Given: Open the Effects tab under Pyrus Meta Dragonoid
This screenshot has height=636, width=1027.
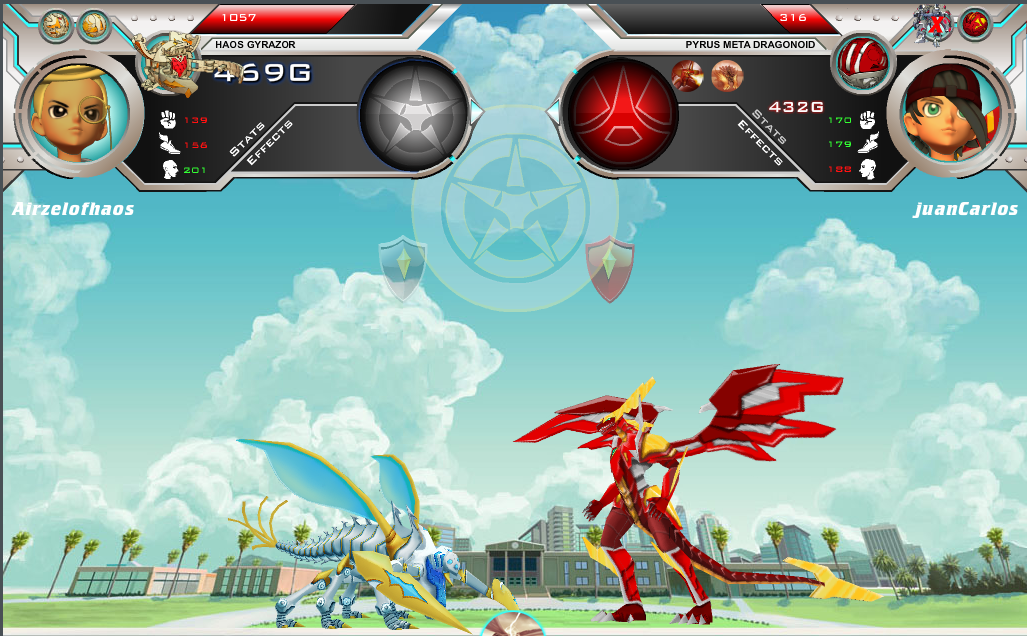Looking at the screenshot, I should (758, 142).
